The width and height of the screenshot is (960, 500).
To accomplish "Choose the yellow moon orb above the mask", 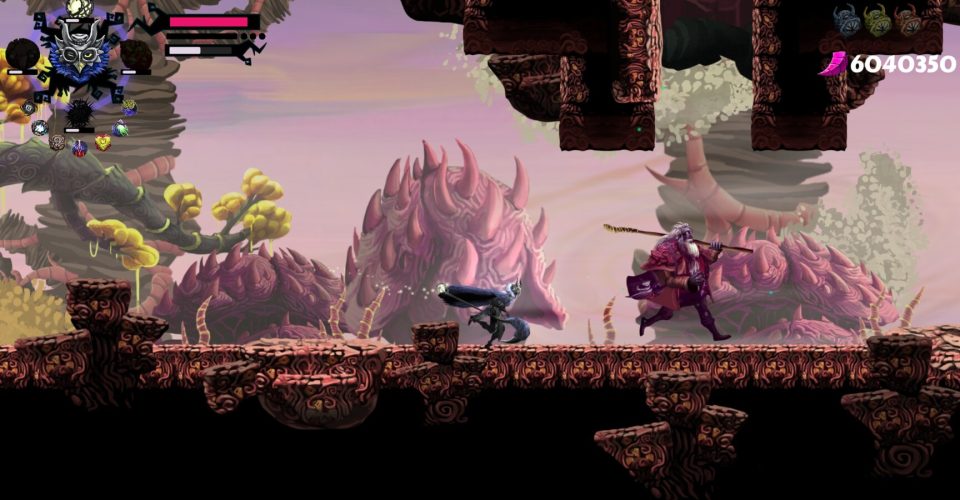I will point(79,8).
